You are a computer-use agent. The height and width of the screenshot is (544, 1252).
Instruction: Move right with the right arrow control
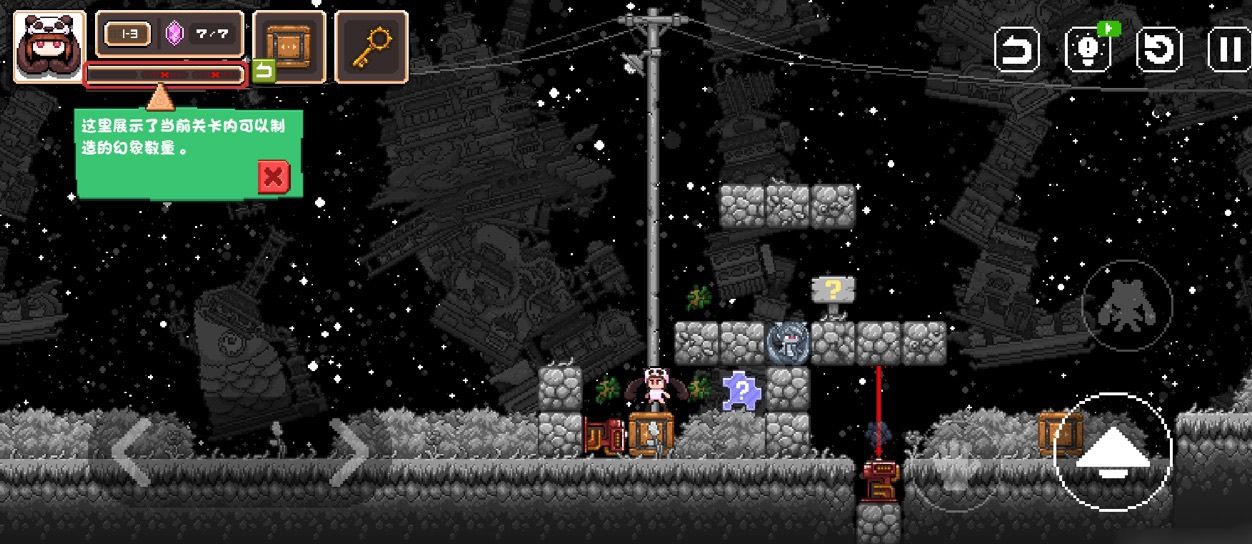pyautogui.click(x=349, y=452)
